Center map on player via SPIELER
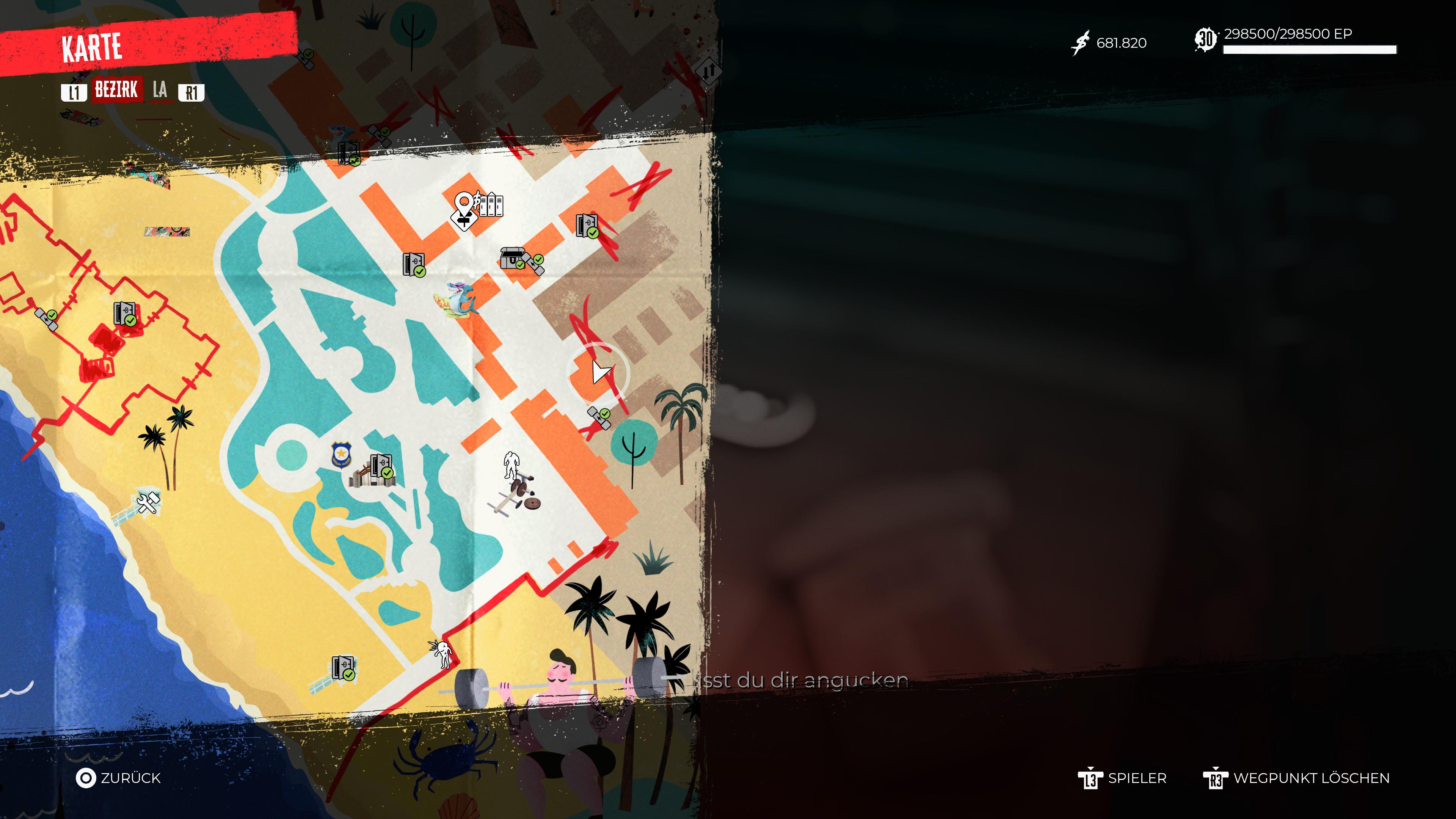This screenshot has width=1456, height=819. click(x=1122, y=778)
